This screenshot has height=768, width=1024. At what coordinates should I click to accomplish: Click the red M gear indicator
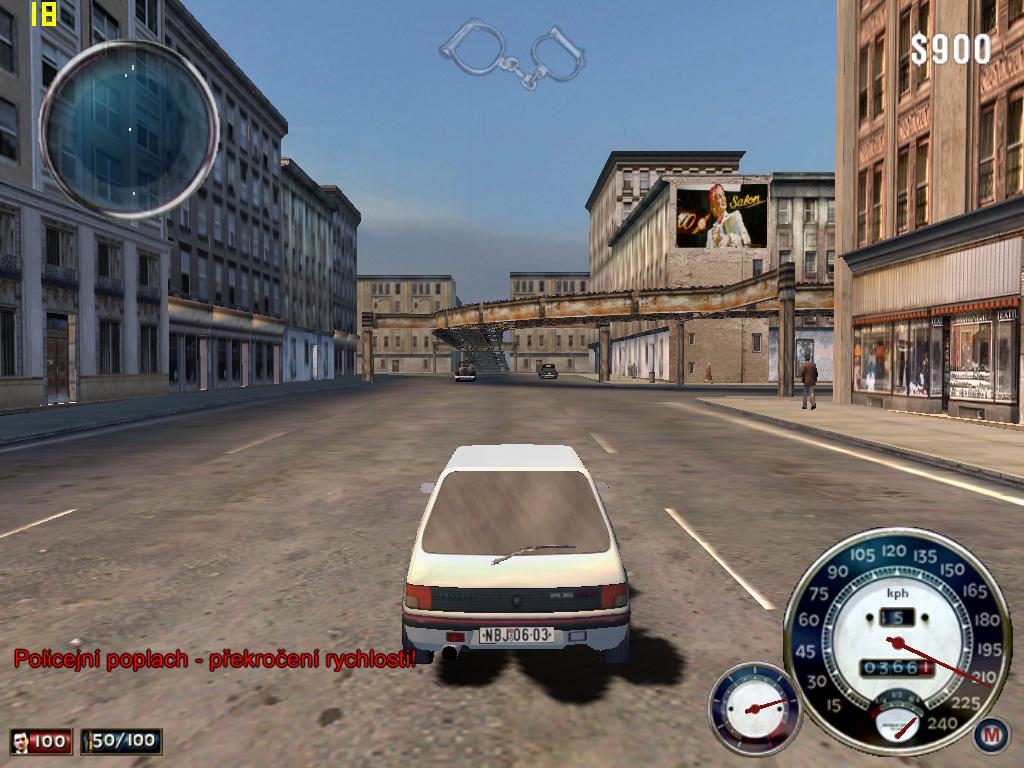[x=991, y=735]
